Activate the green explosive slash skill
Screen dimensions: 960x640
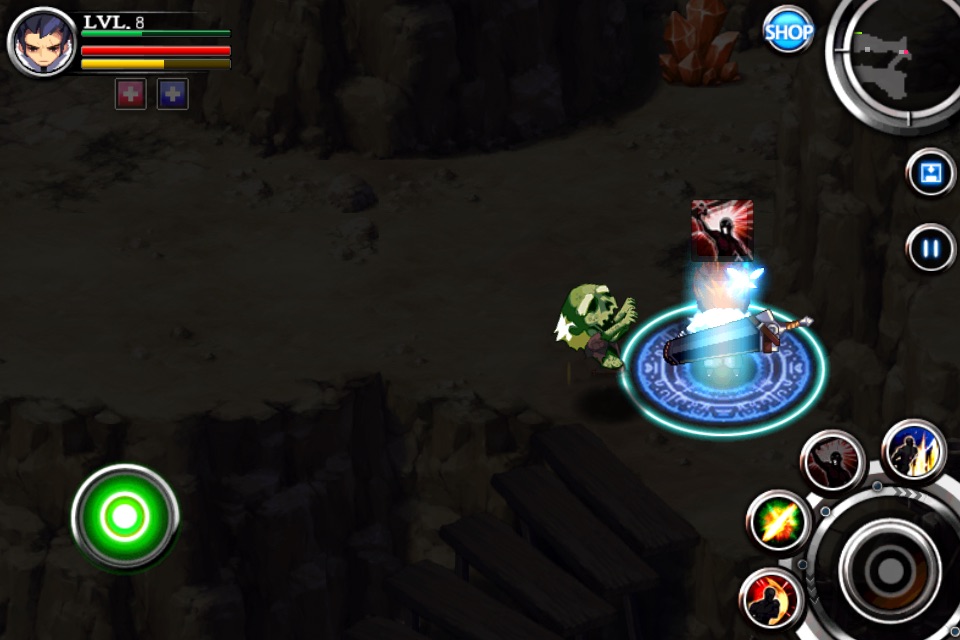point(778,521)
